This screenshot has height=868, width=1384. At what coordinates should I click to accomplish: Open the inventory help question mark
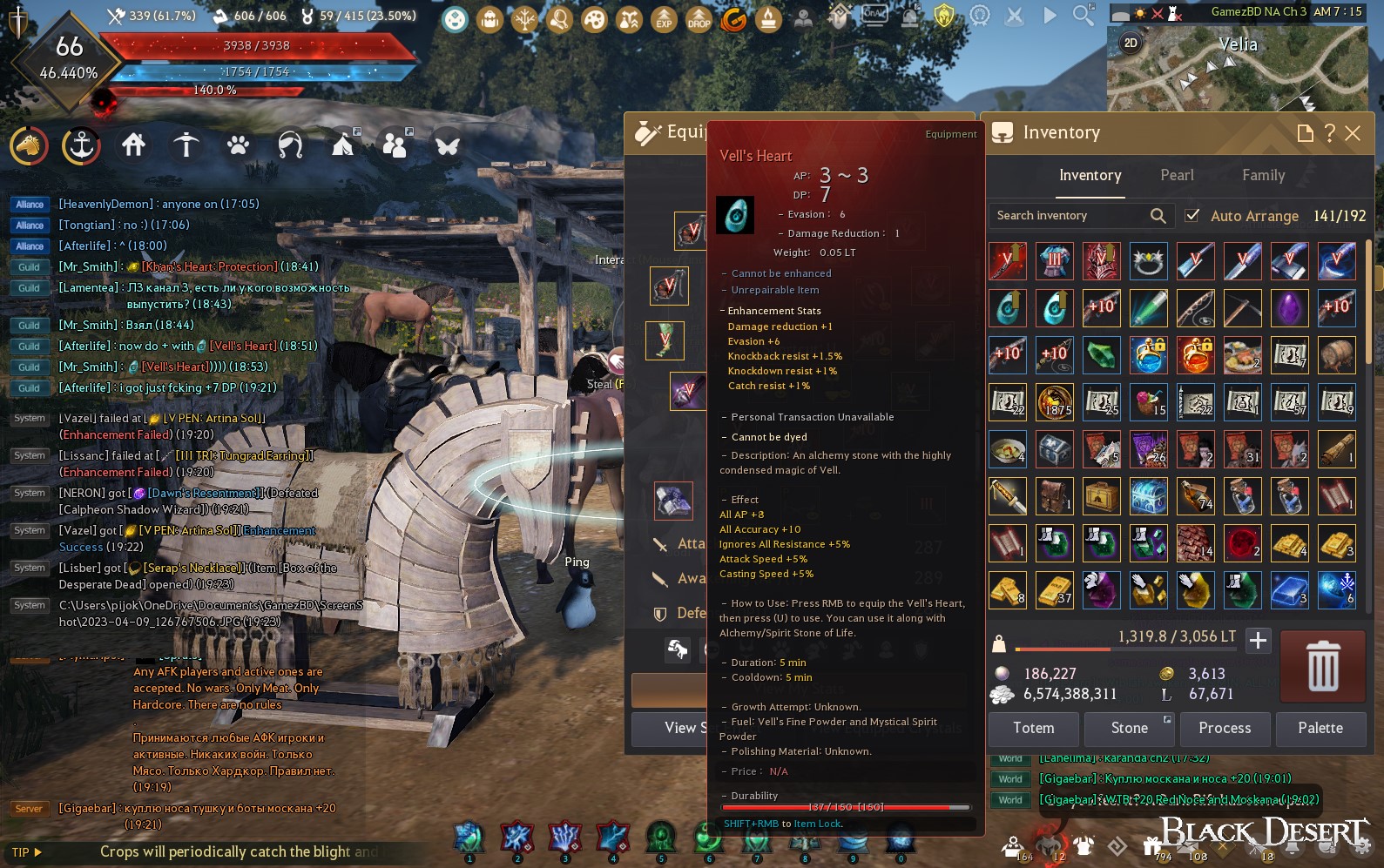click(x=1329, y=133)
